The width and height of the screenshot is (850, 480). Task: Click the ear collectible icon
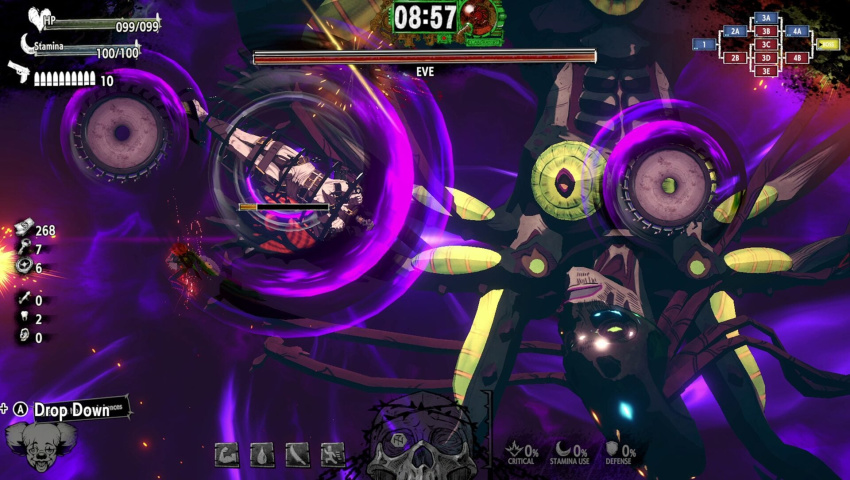point(22,337)
